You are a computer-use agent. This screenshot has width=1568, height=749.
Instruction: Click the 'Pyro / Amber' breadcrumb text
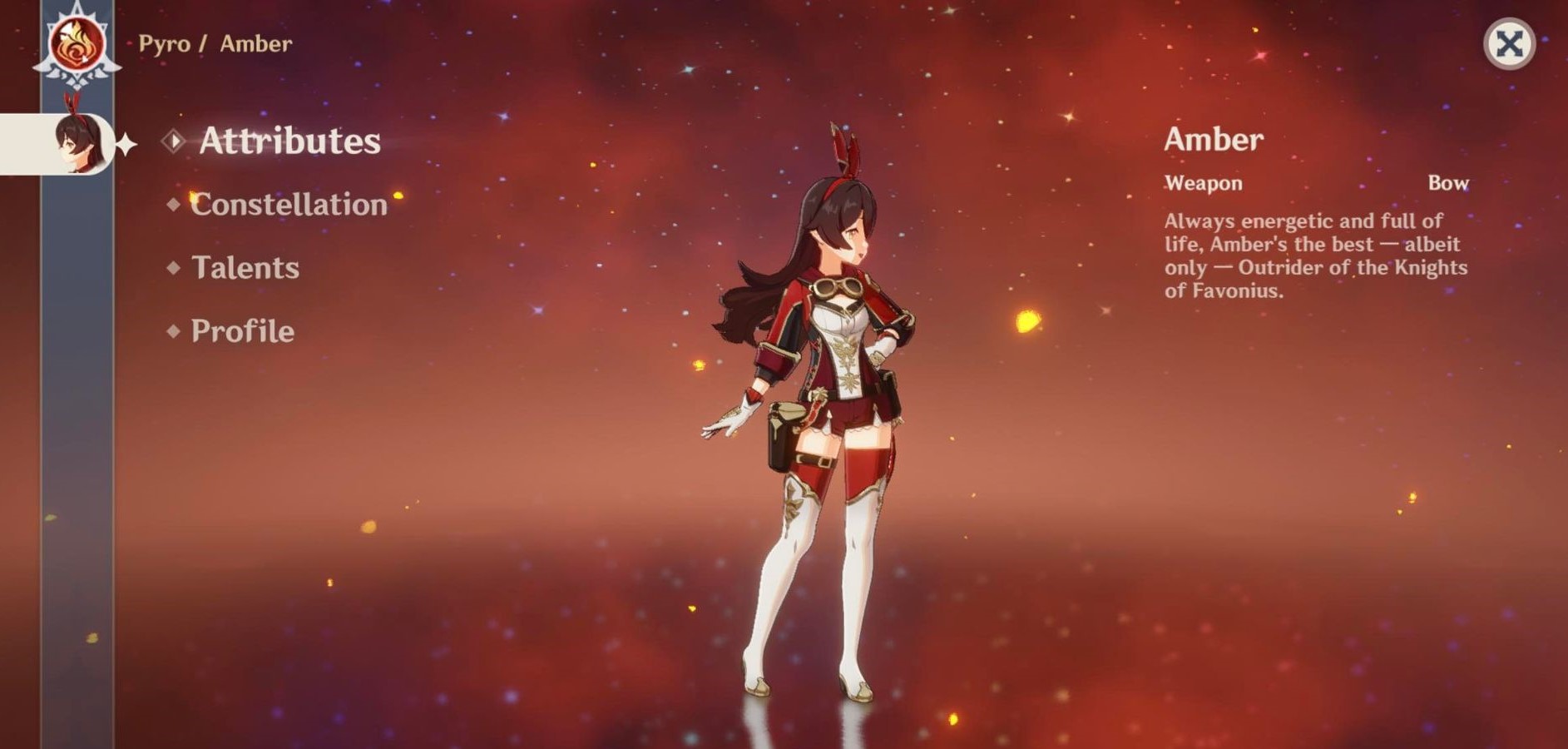[215, 43]
